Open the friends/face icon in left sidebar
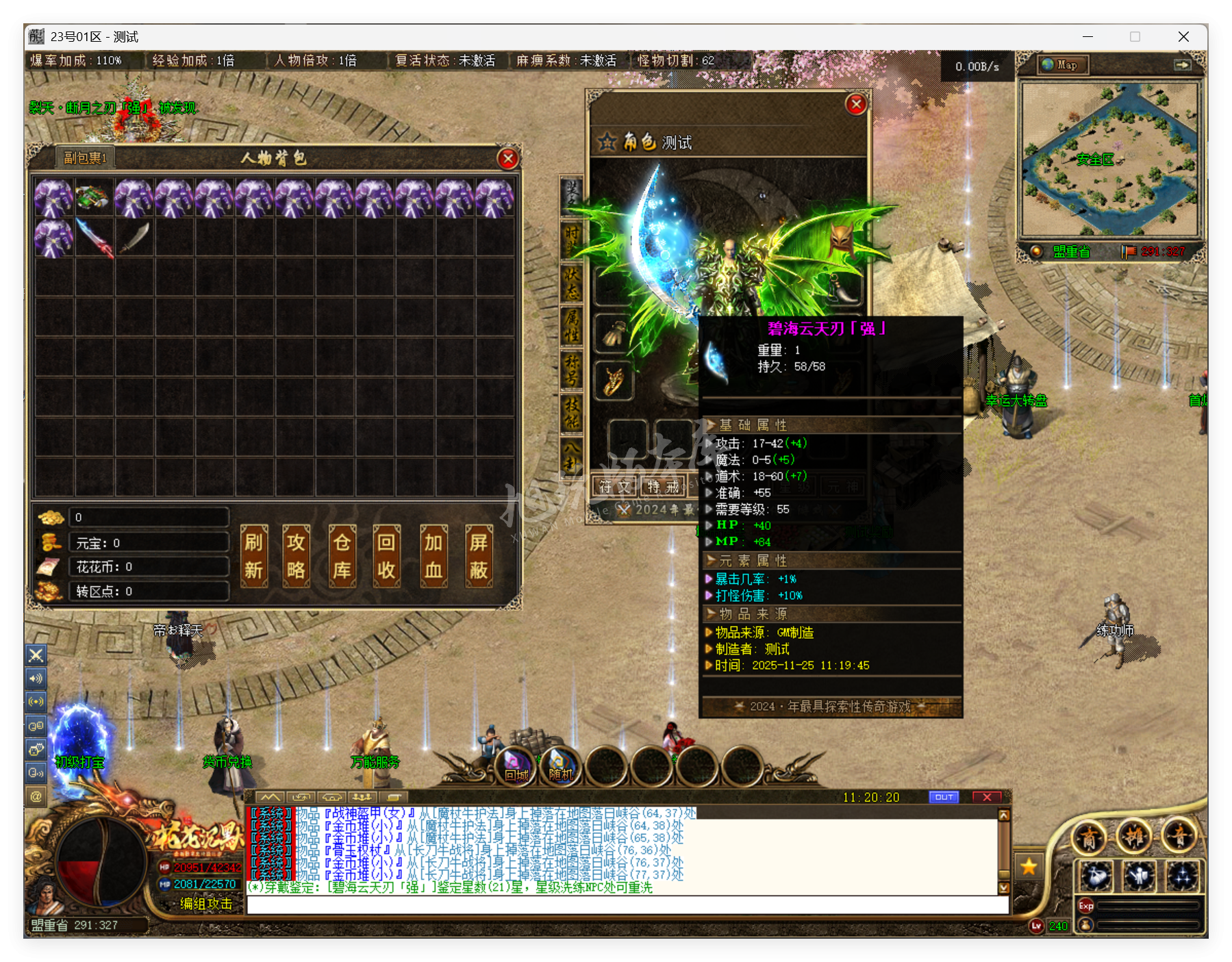The width and height of the screenshot is (1232, 962). pyautogui.click(x=36, y=748)
